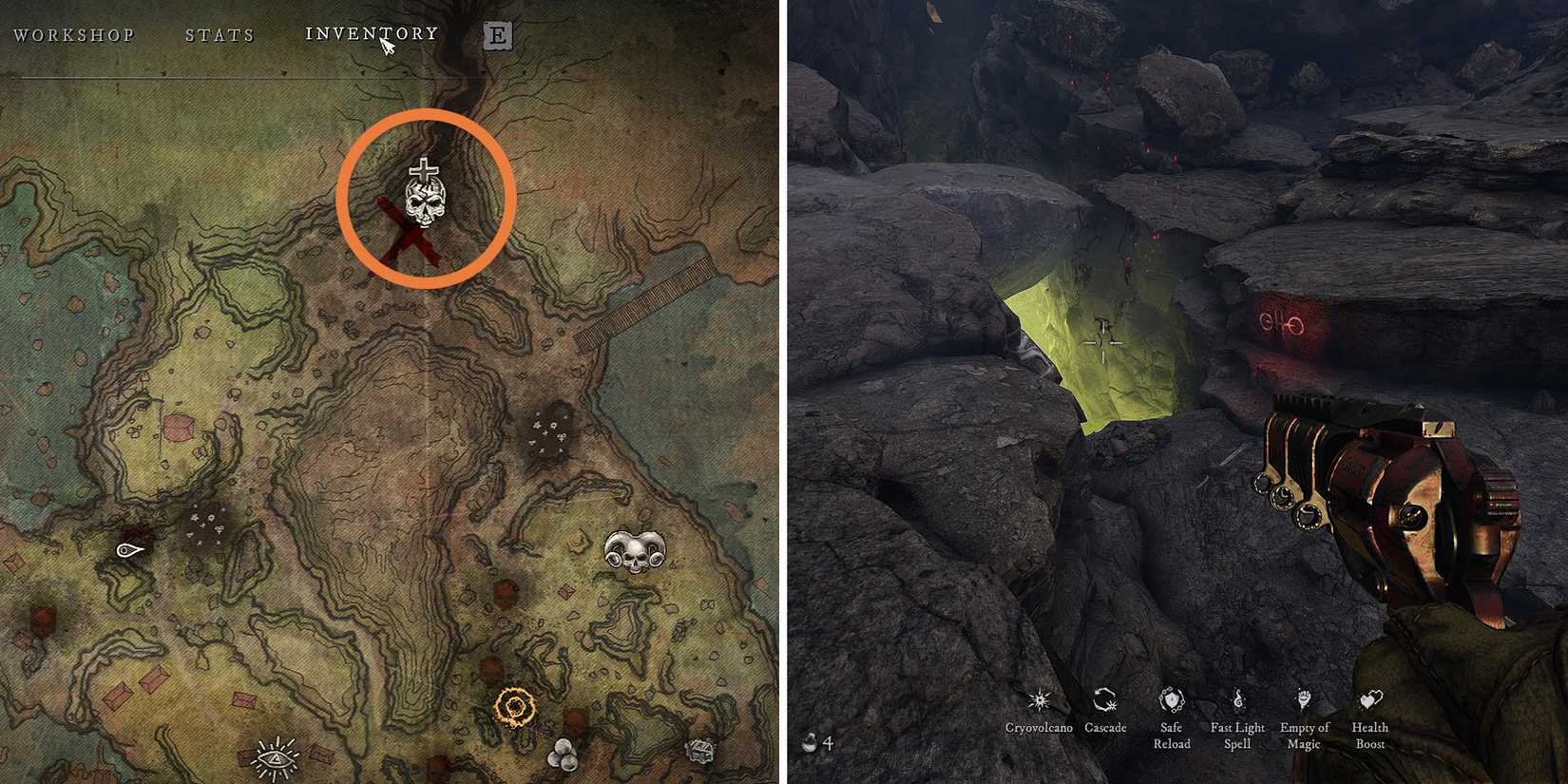
Task: Open the STATS tab
Action: (220, 34)
